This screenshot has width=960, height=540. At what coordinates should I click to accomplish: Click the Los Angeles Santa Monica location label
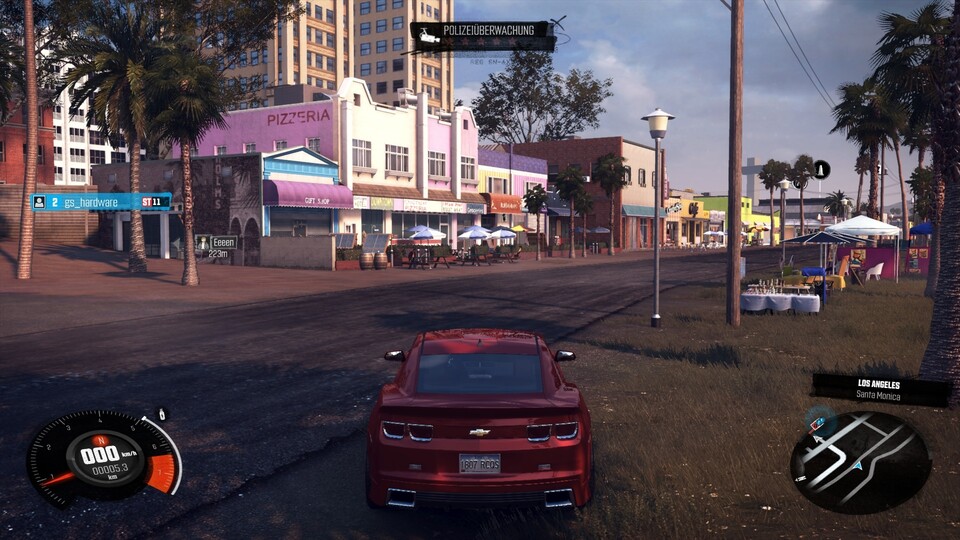point(880,389)
